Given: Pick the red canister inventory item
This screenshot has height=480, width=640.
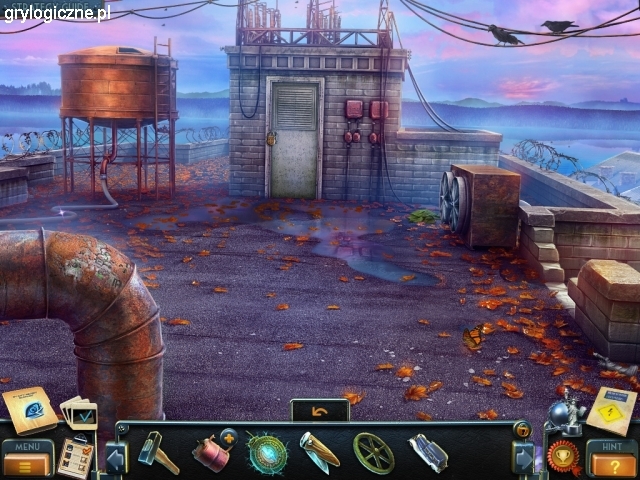Looking at the screenshot, I should click(x=211, y=452).
